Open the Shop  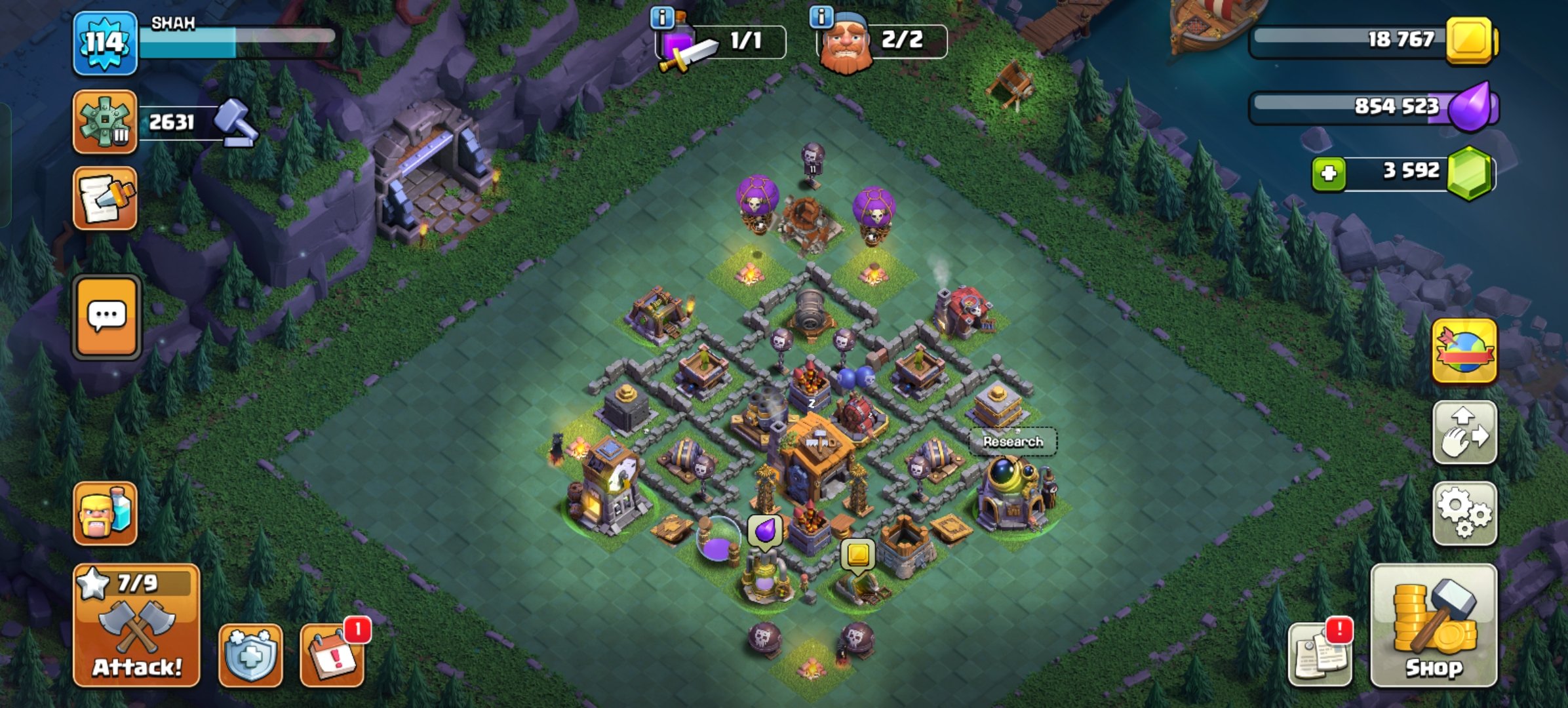1434,625
